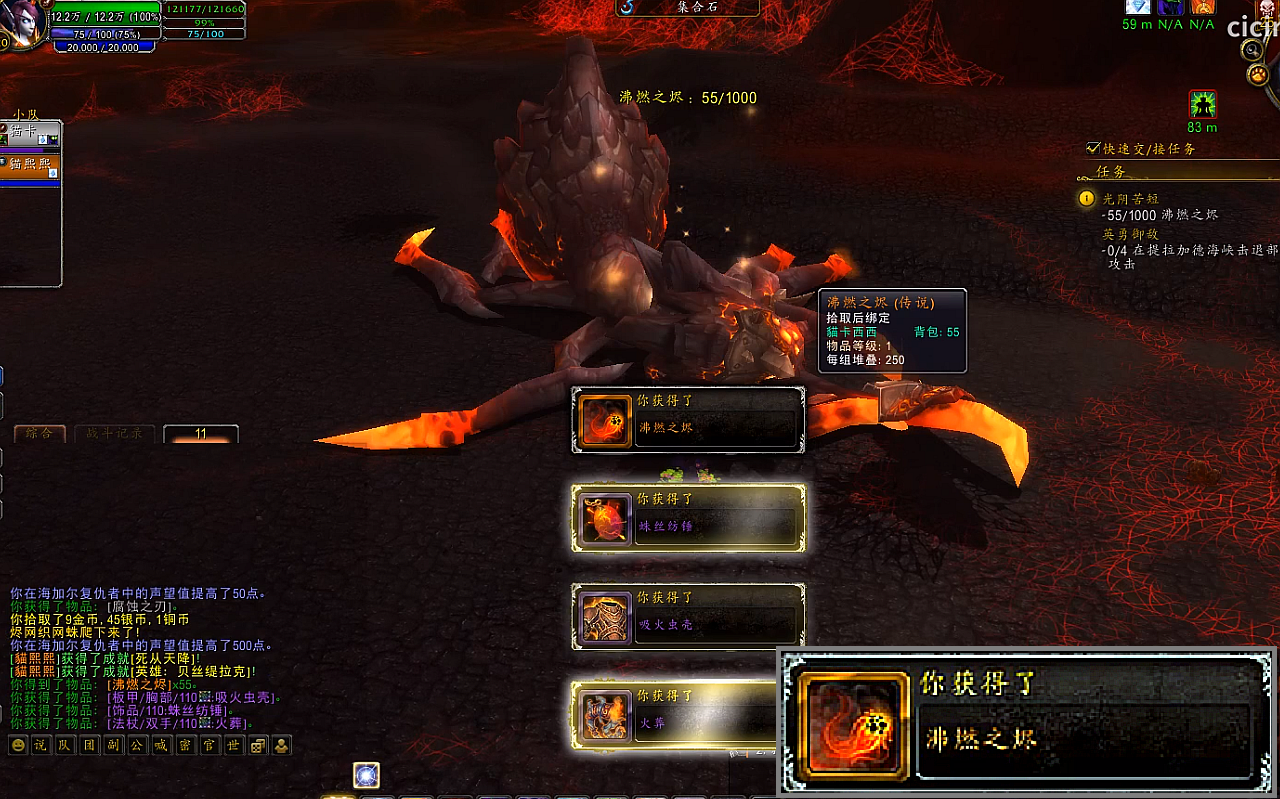1280x799 pixels.
Task: Select the 光阴苦短 quest in the tracker
Action: coord(1130,199)
